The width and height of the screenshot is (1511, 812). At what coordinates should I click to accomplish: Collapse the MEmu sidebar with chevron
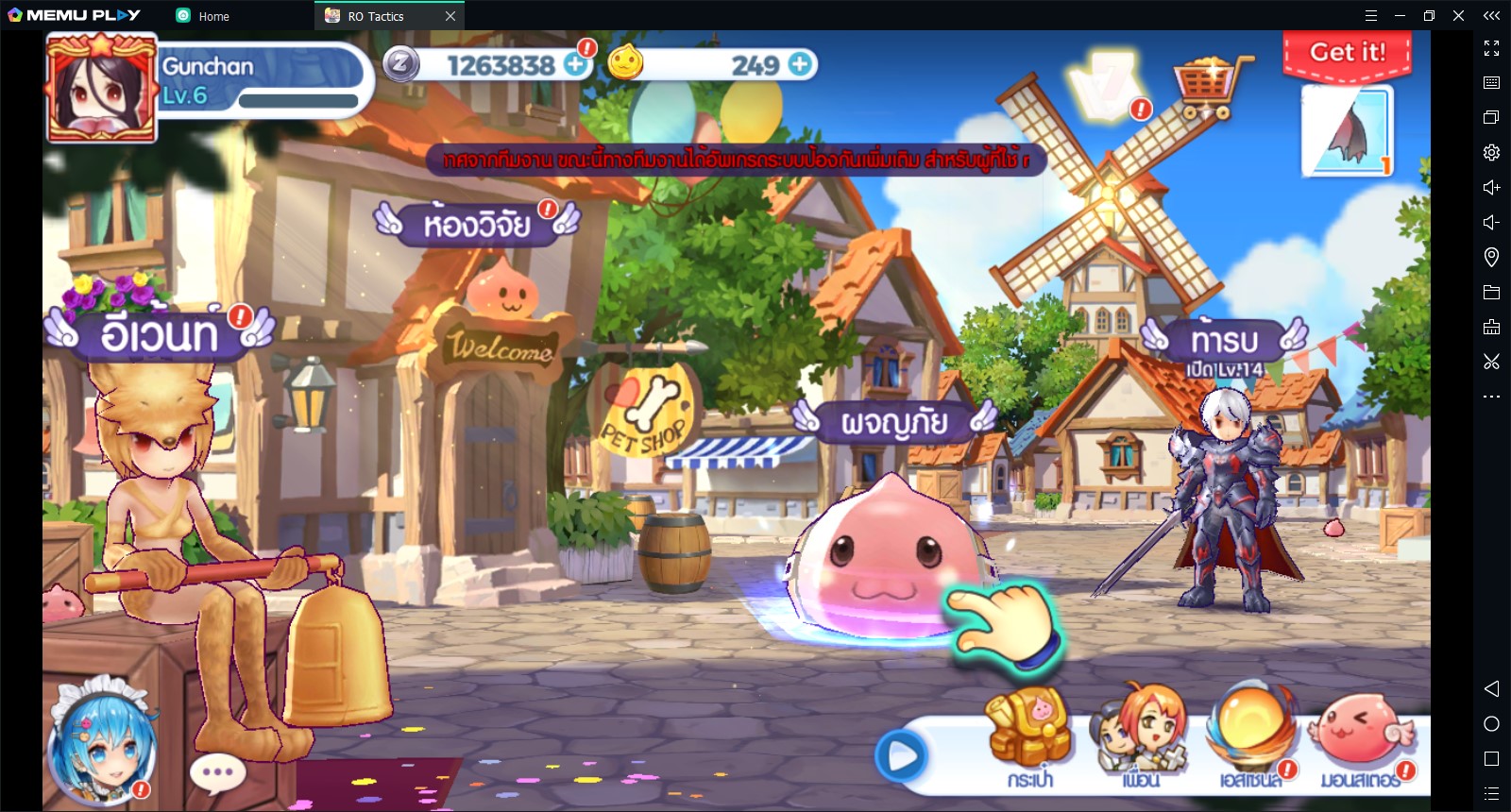(x=1491, y=14)
